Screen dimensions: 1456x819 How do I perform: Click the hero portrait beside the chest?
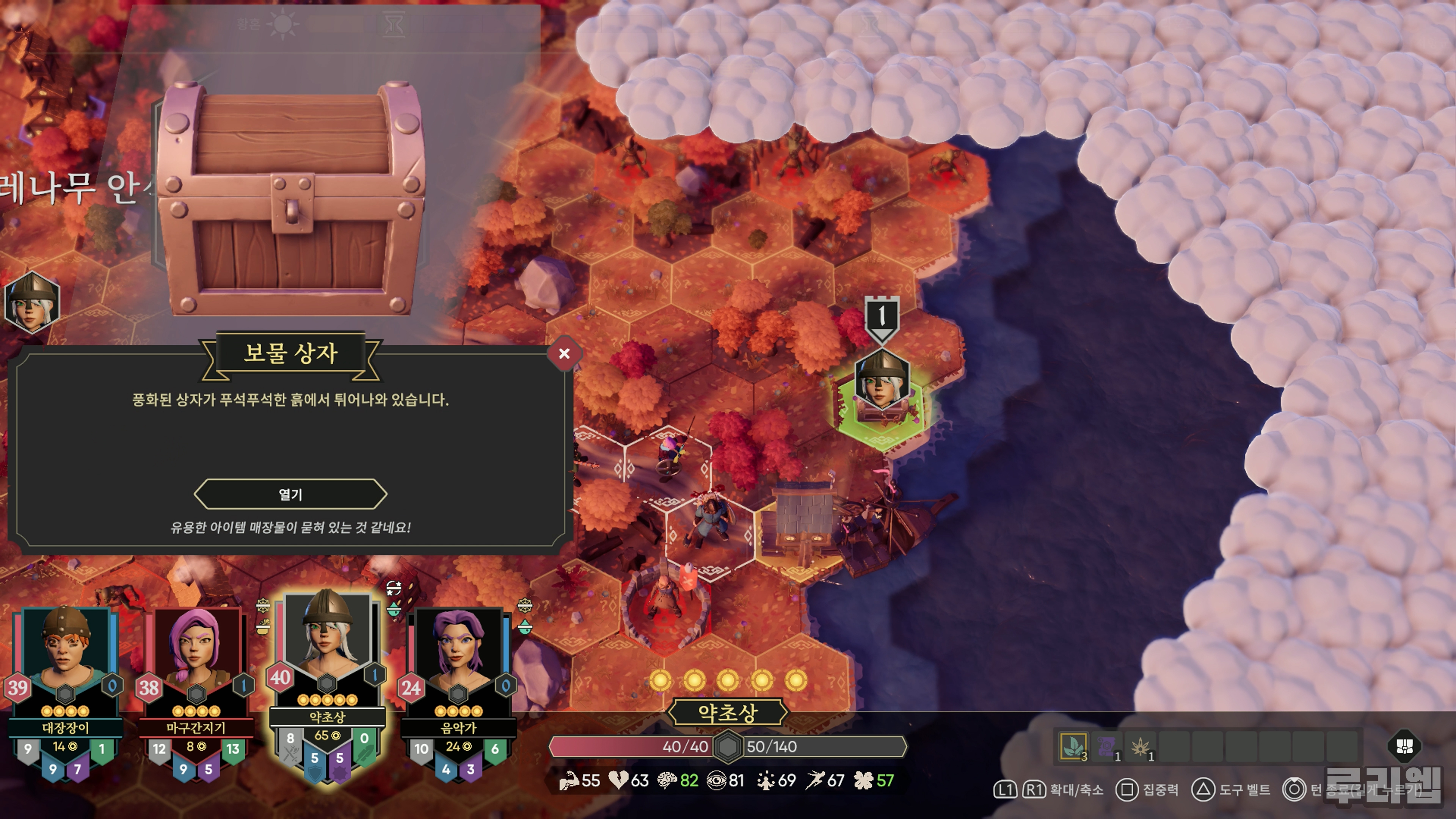[x=31, y=302]
